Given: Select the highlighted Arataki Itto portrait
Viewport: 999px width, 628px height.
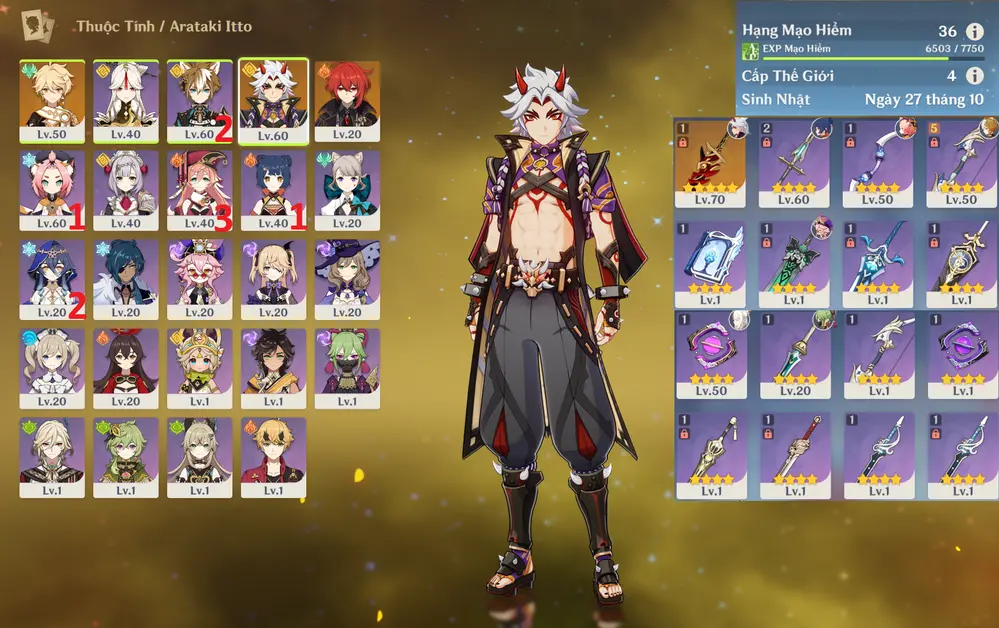Looking at the screenshot, I should coord(273,100).
